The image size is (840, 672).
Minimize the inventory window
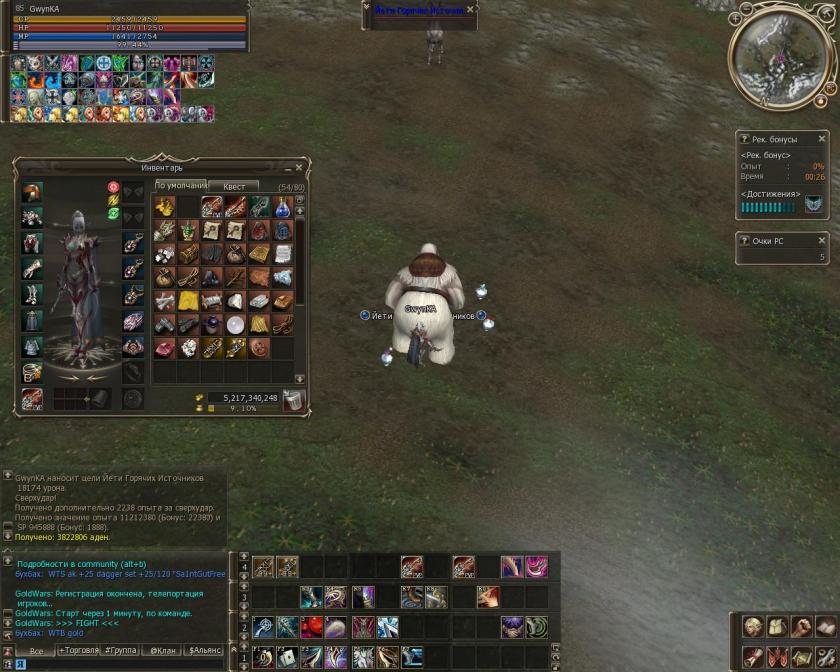285,168
